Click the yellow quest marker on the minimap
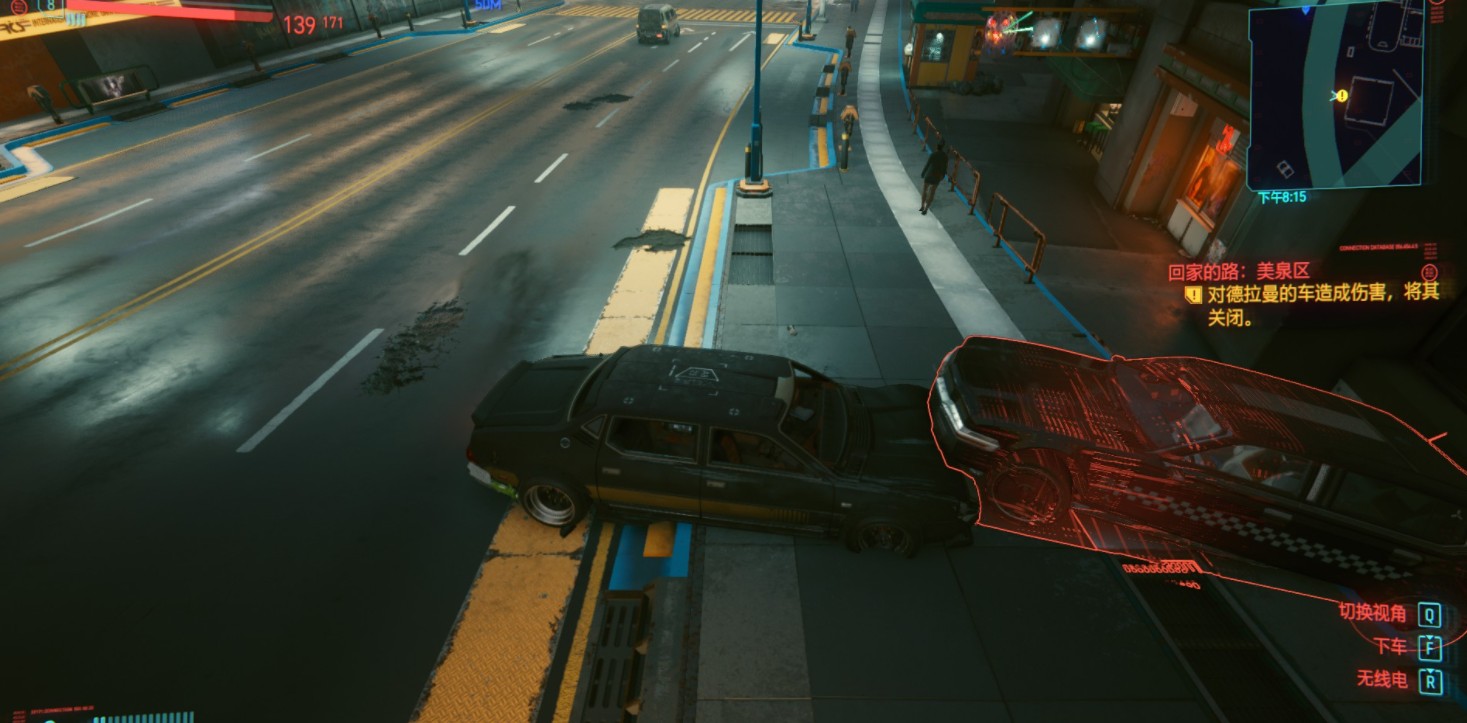 point(1341,96)
